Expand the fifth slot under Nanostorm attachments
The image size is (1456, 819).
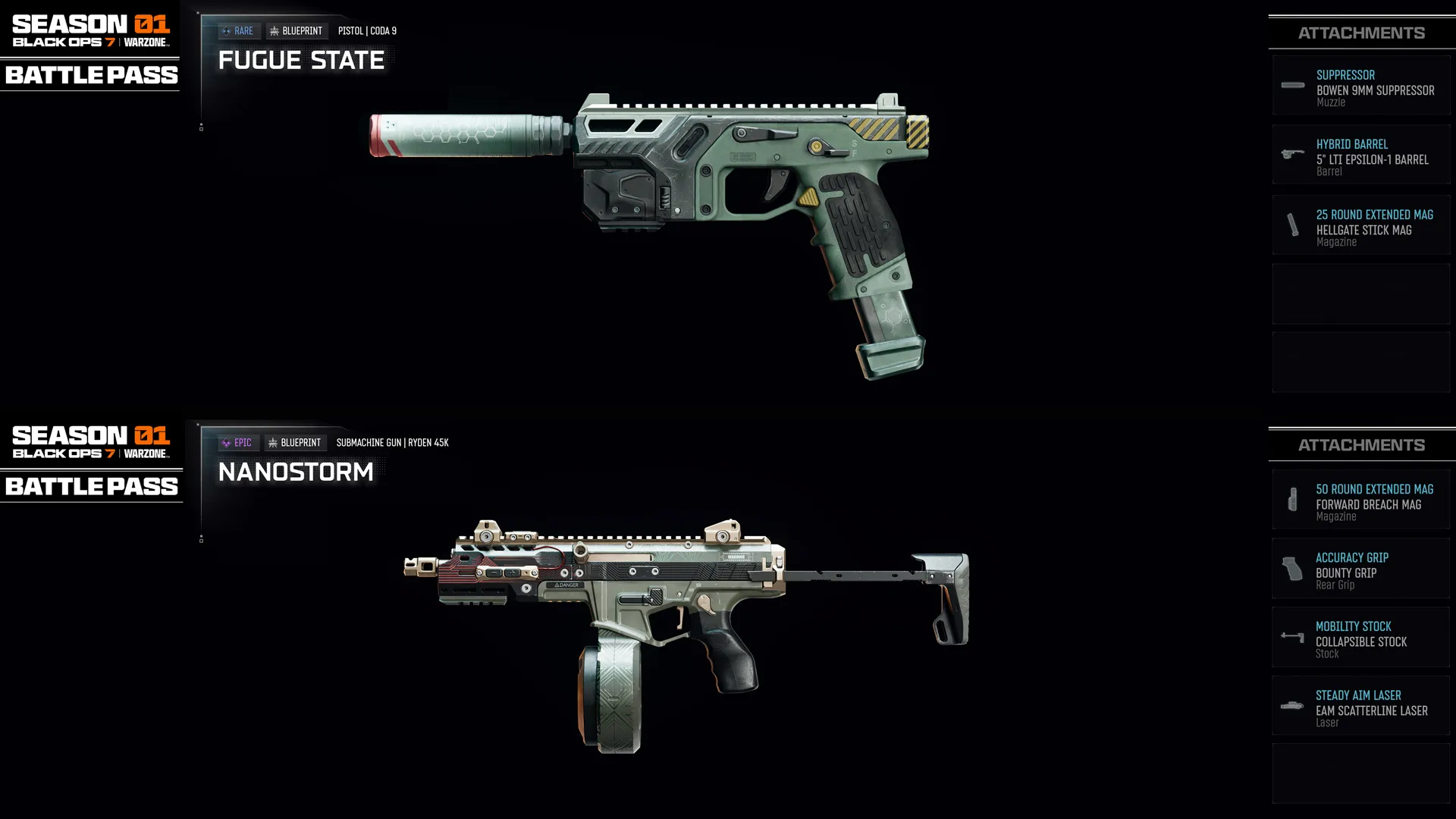[x=1361, y=773]
